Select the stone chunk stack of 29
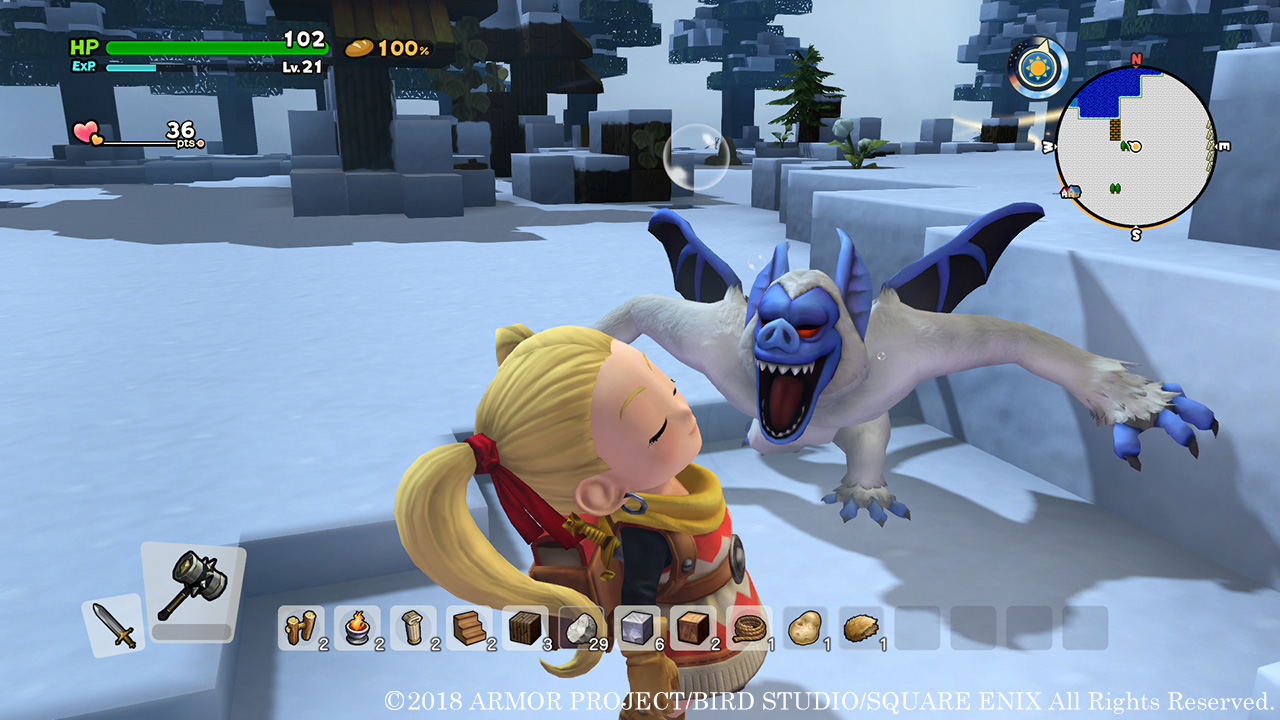Image resolution: width=1280 pixels, height=720 pixels. 580,628
